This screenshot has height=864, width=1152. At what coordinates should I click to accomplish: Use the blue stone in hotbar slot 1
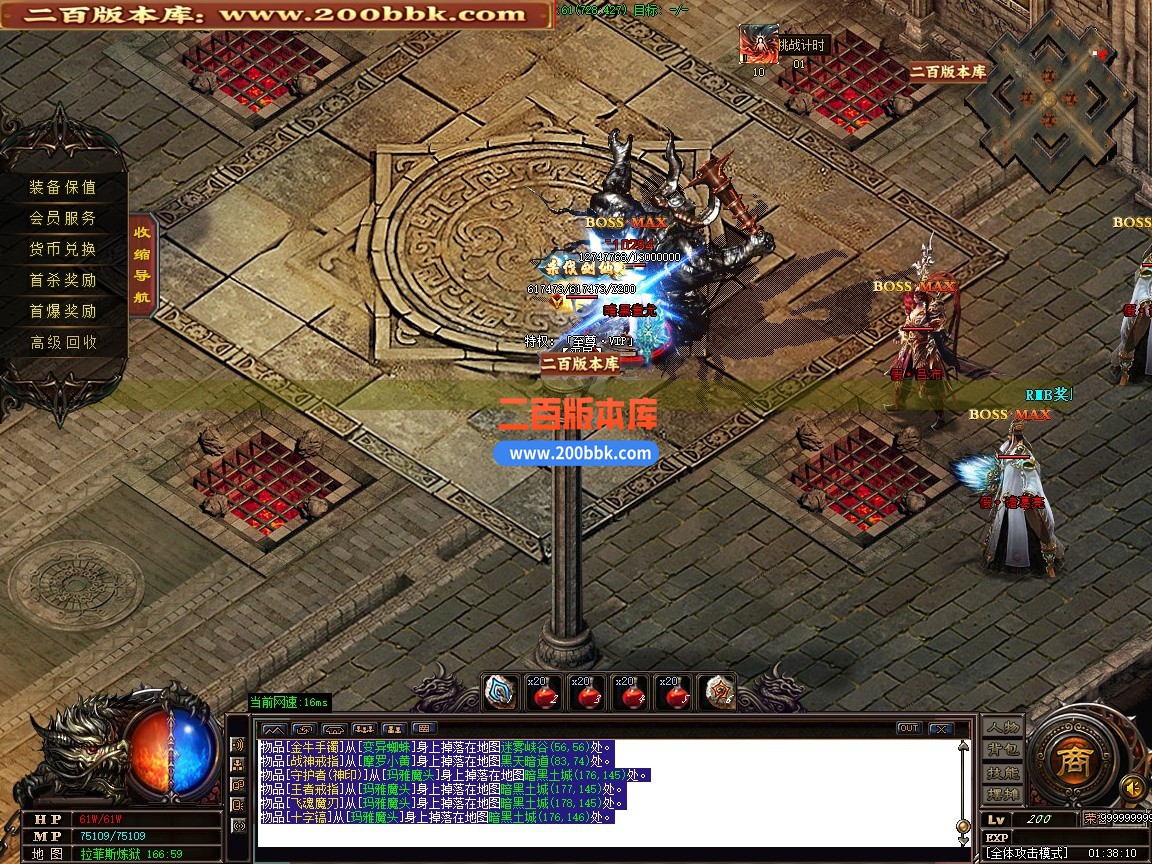(x=500, y=692)
